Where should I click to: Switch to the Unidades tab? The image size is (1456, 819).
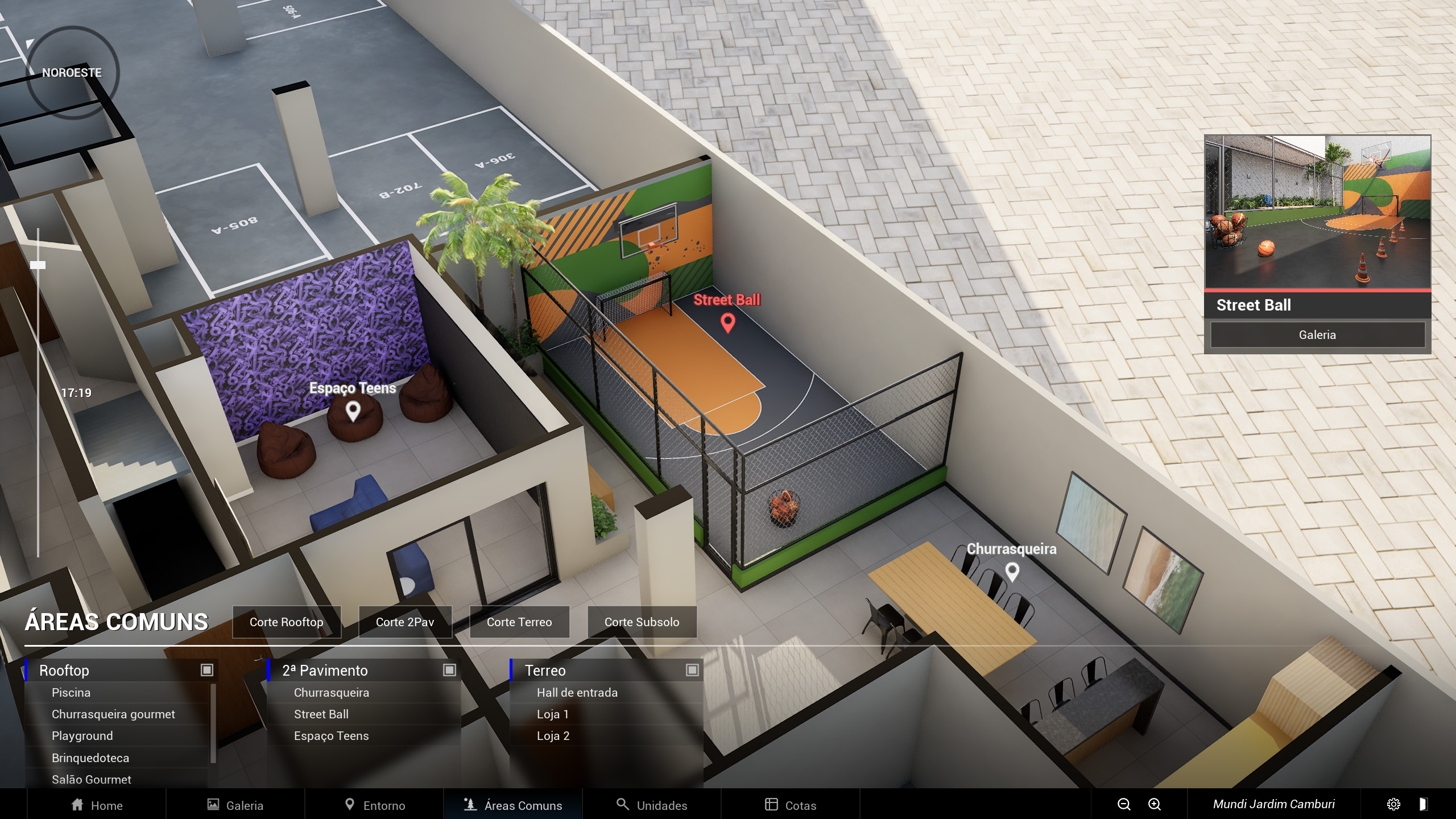652,805
